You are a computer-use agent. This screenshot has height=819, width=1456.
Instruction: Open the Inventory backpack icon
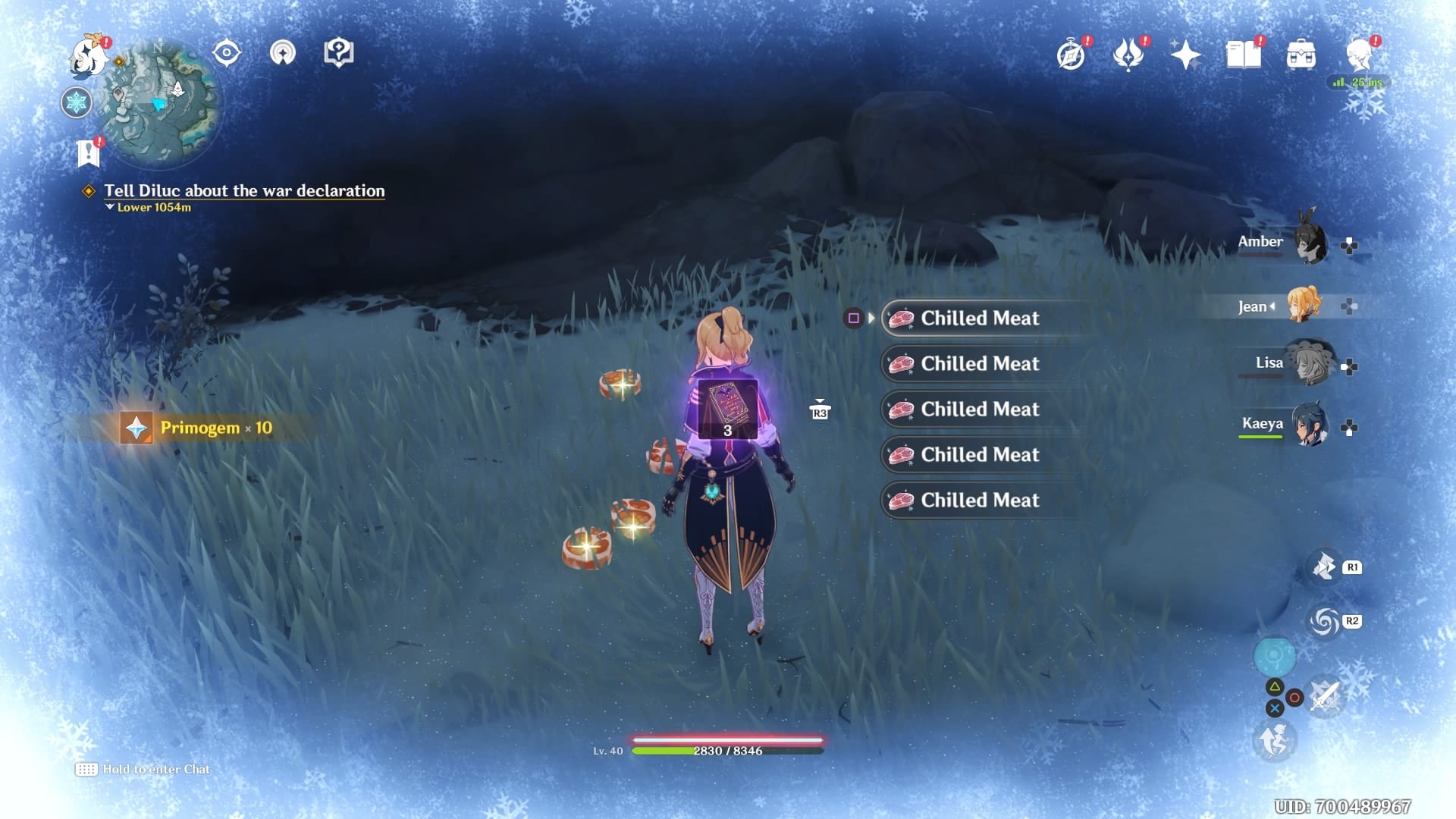pyautogui.click(x=1301, y=53)
